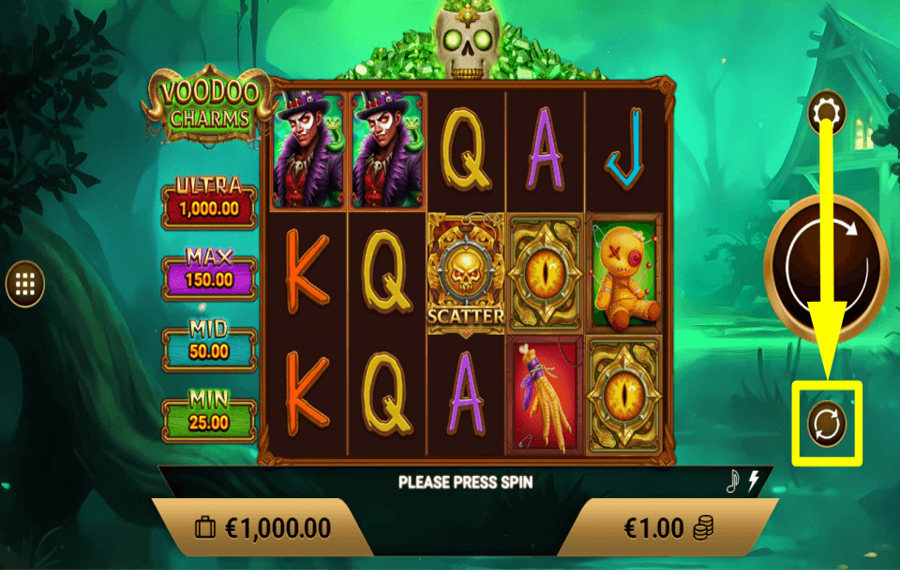900x570 pixels.
Task: Toggle the music note sound icon
Action: click(x=732, y=481)
